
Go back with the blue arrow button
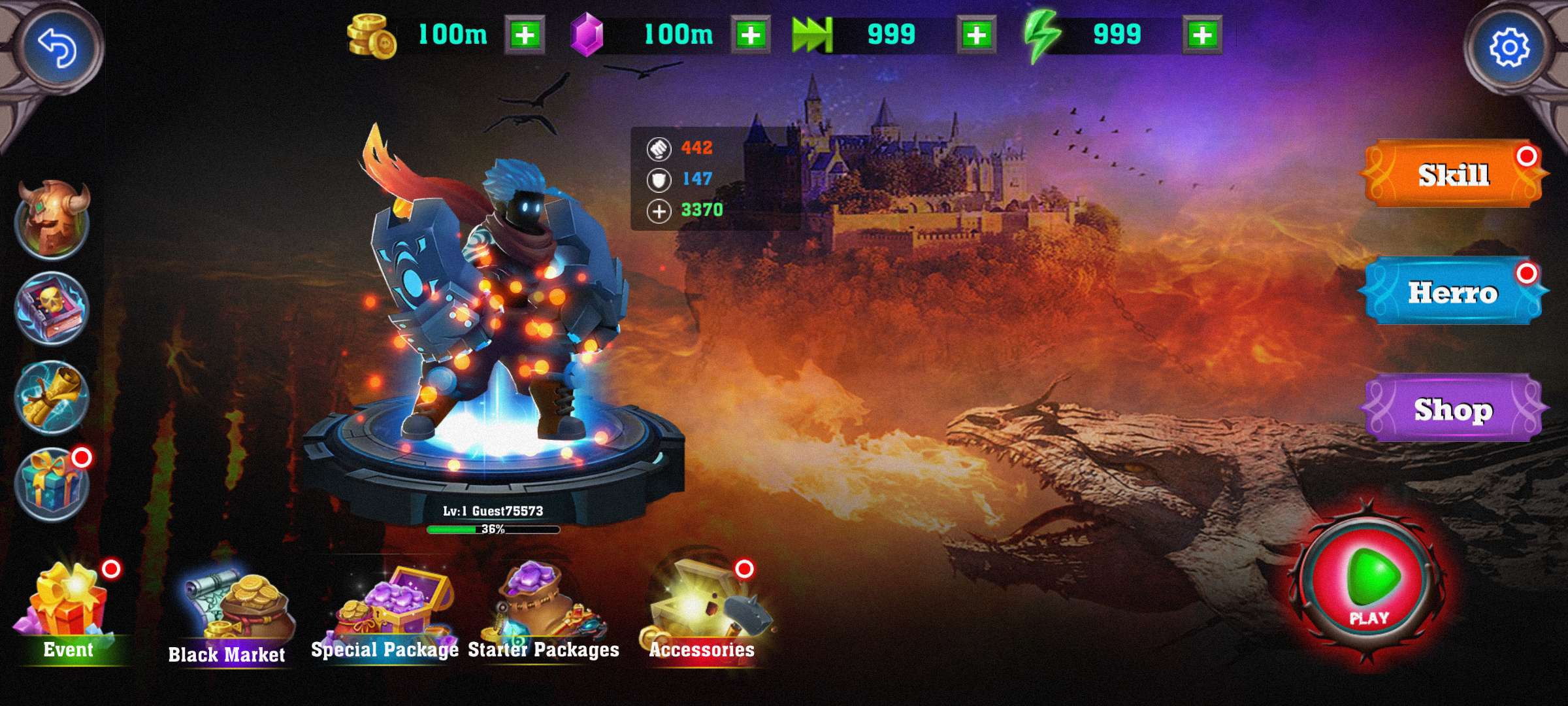[57, 47]
